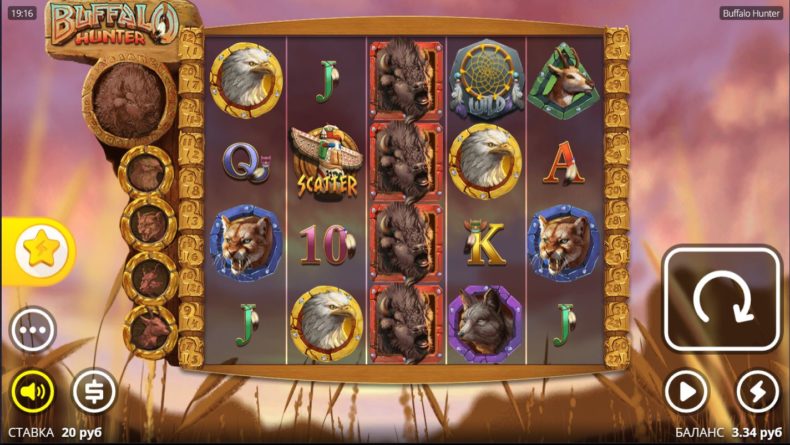Click the yellow star favorites button

click(41, 251)
